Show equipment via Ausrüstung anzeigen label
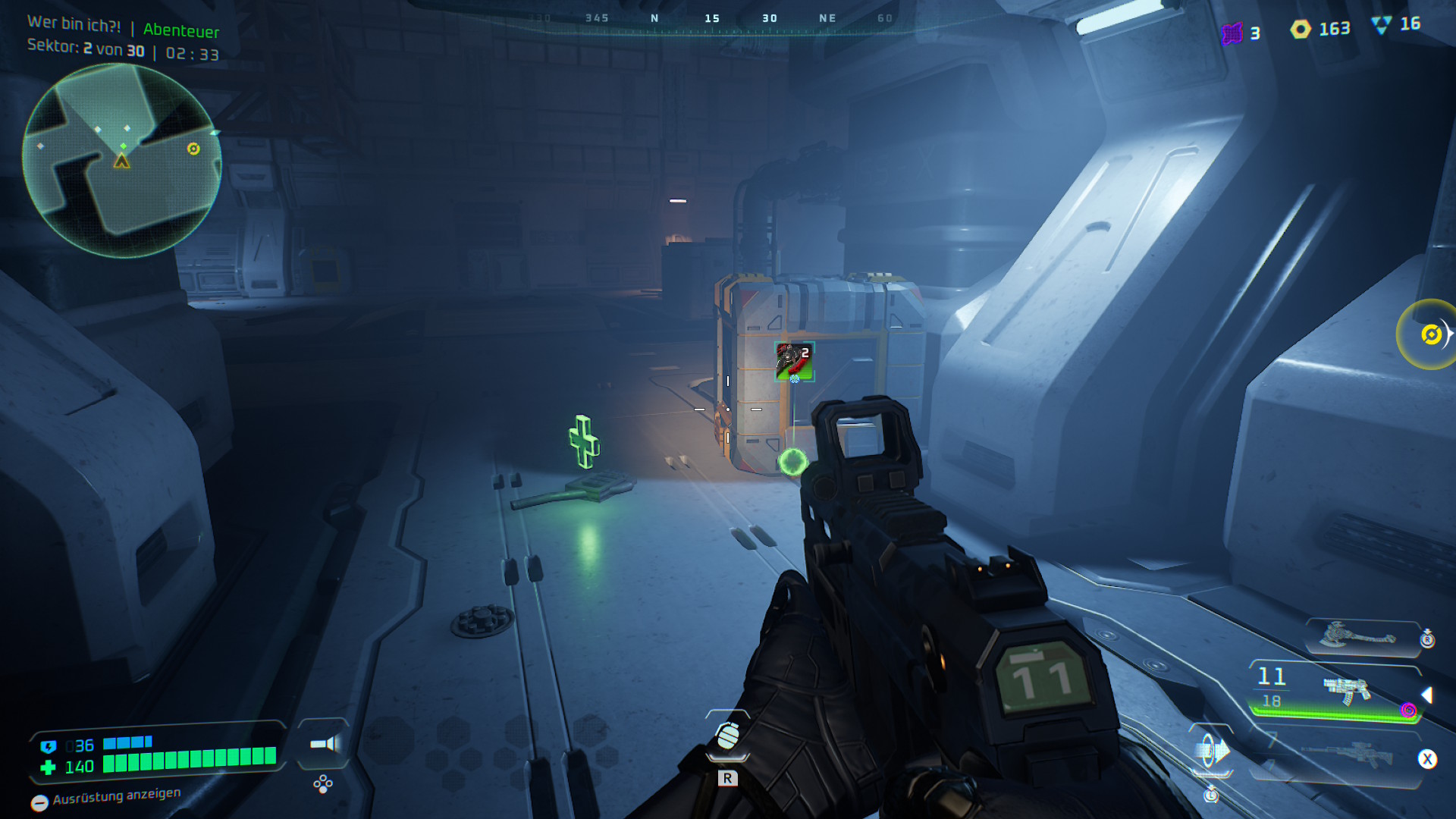 pyautogui.click(x=116, y=796)
